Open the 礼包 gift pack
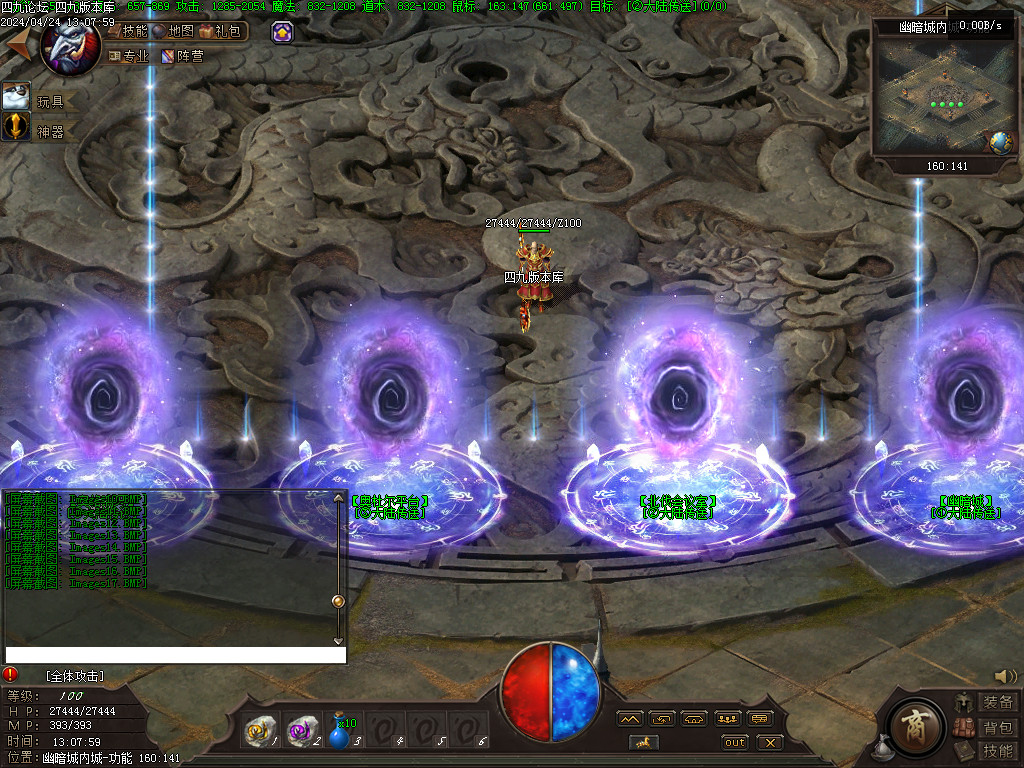This screenshot has width=1024, height=768. 220,31
